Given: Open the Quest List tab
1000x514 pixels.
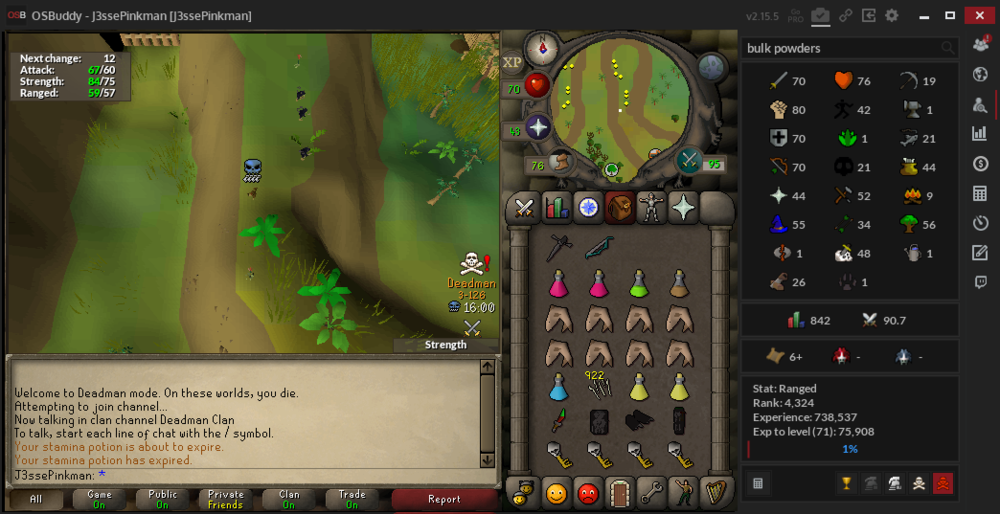Looking at the screenshot, I should click(x=588, y=207).
